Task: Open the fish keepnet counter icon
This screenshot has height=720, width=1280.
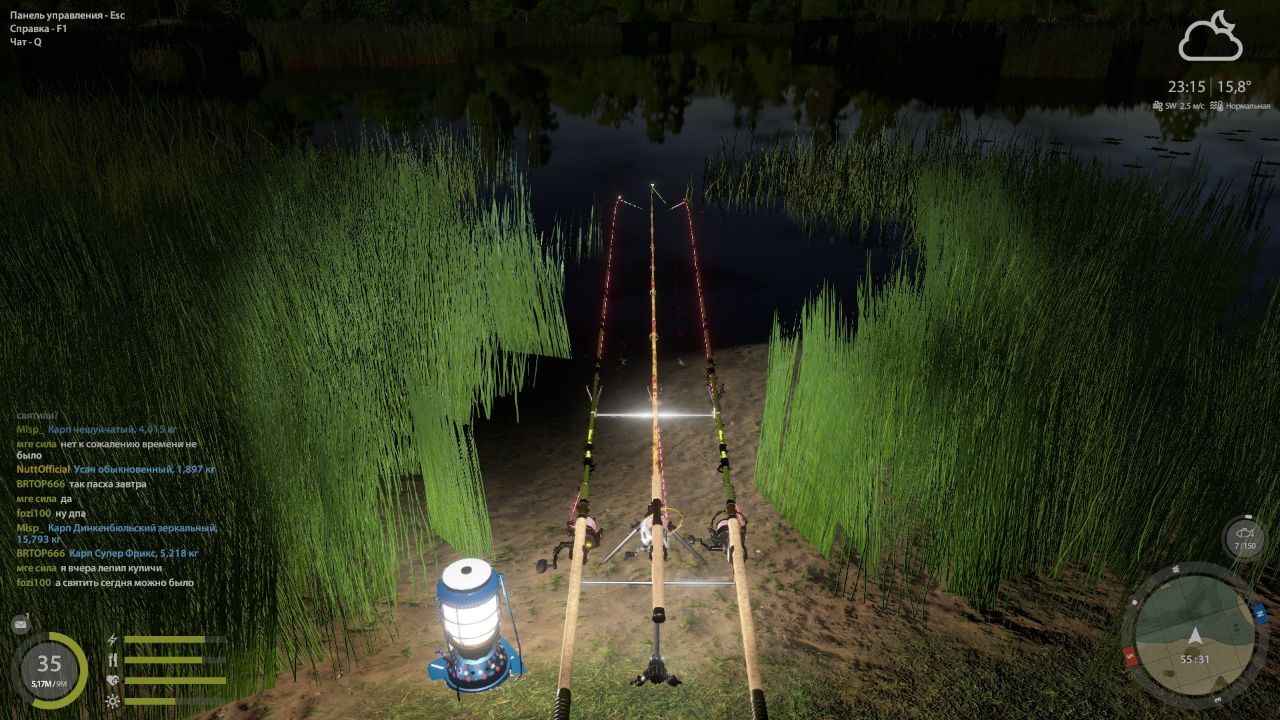Action: tap(1245, 538)
